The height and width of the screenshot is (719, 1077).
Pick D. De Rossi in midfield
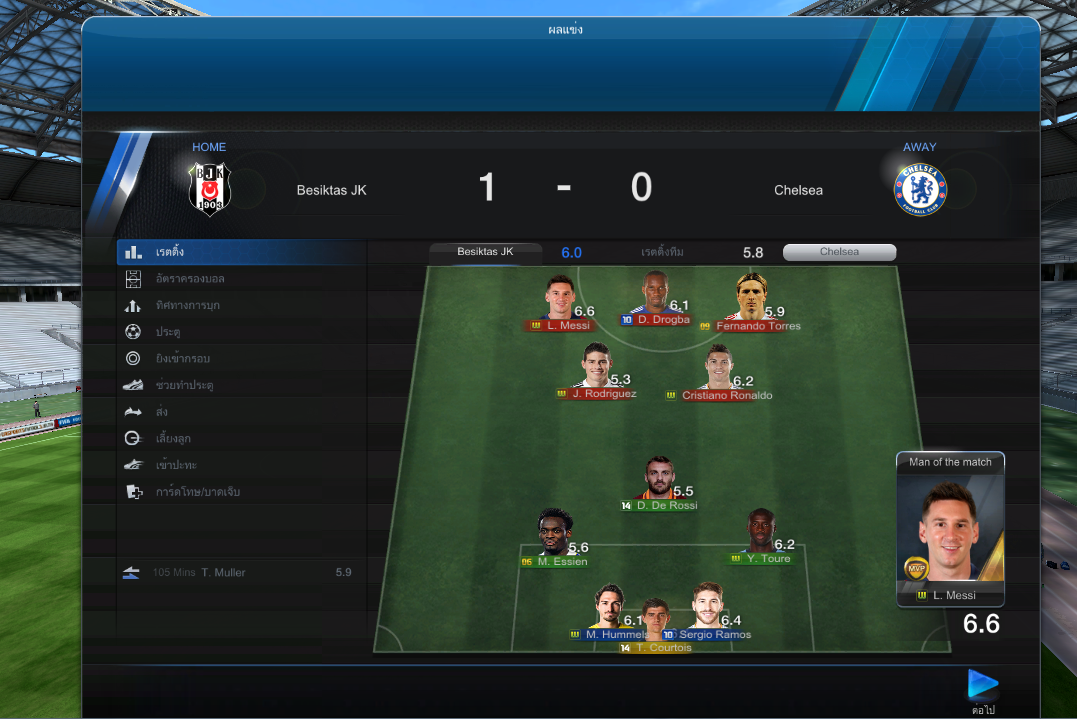[x=658, y=480]
